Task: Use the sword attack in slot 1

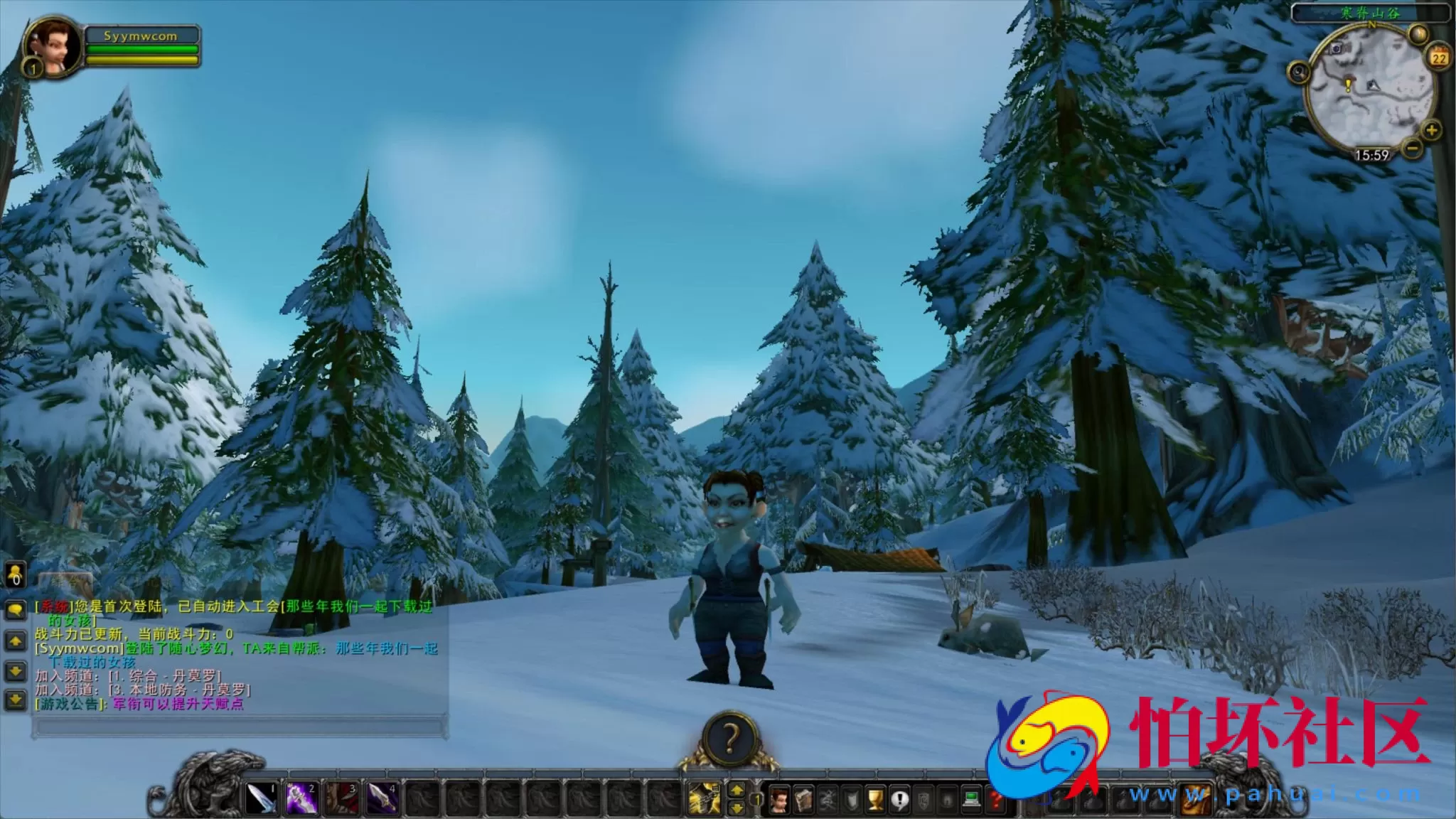Action: click(x=262, y=799)
